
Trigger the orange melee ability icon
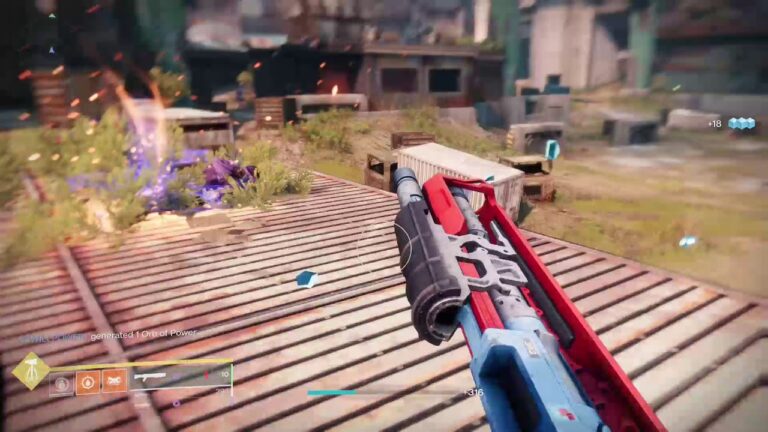[114, 381]
